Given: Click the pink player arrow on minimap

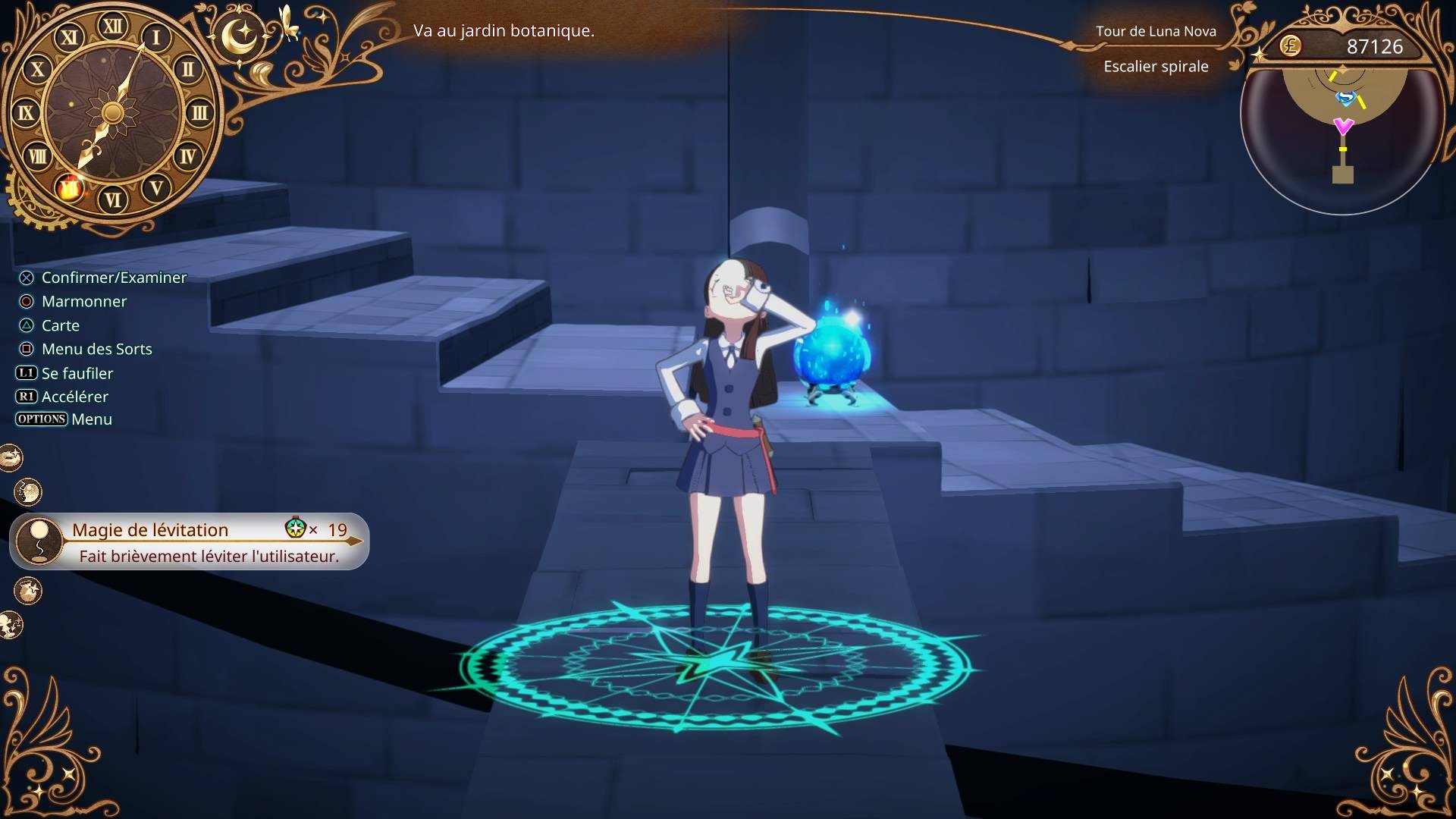Looking at the screenshot, I should click(x=1343, y=126).
